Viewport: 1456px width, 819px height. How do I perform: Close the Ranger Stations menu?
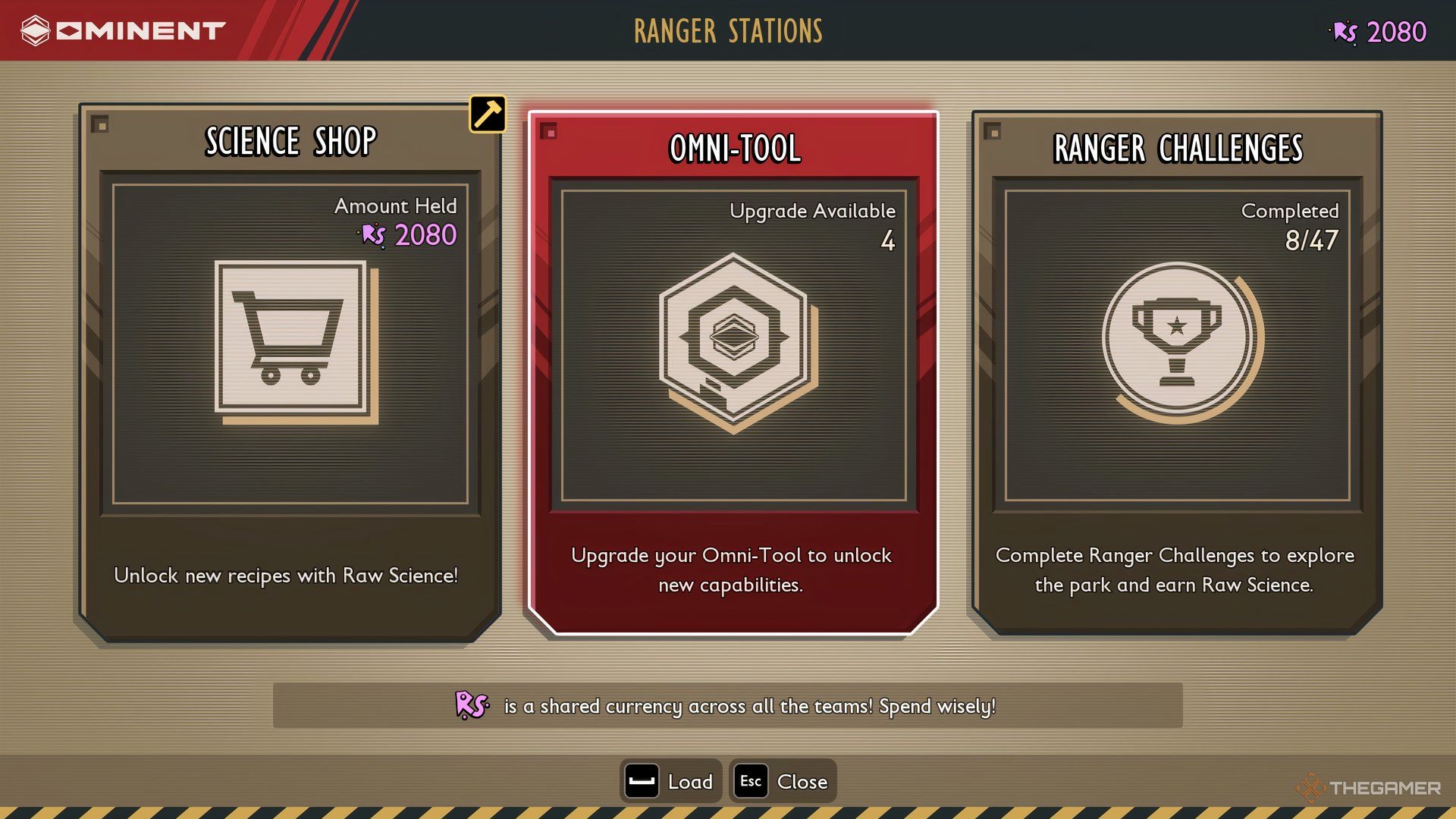[783, 781]
